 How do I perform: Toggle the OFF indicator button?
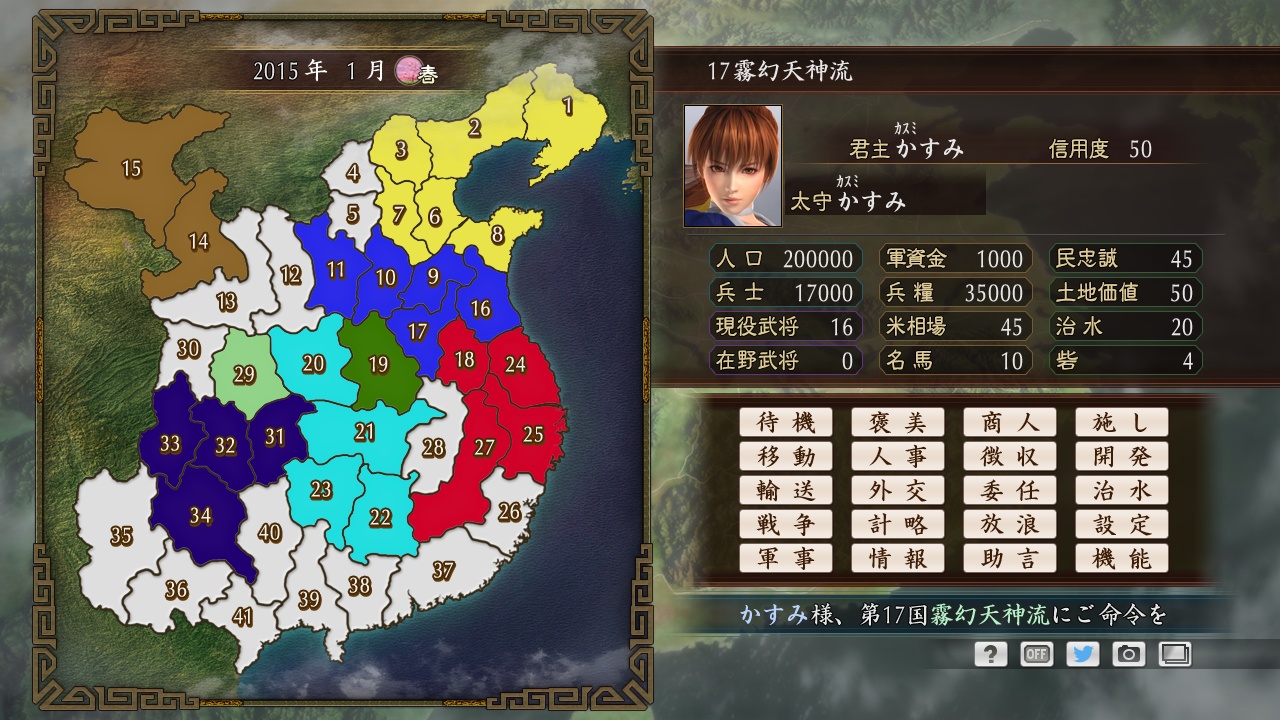click(x=1036, y=654)
